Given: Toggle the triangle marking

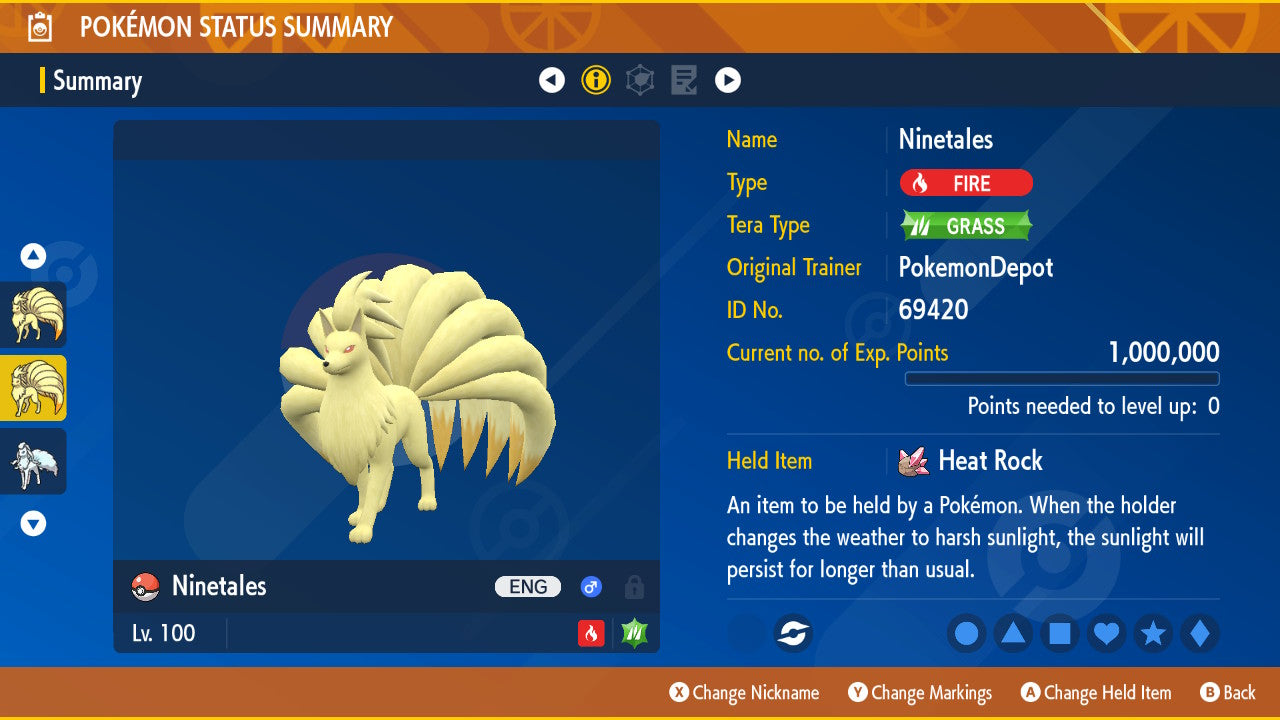Looking at the screenshot, I should 1013,633.
